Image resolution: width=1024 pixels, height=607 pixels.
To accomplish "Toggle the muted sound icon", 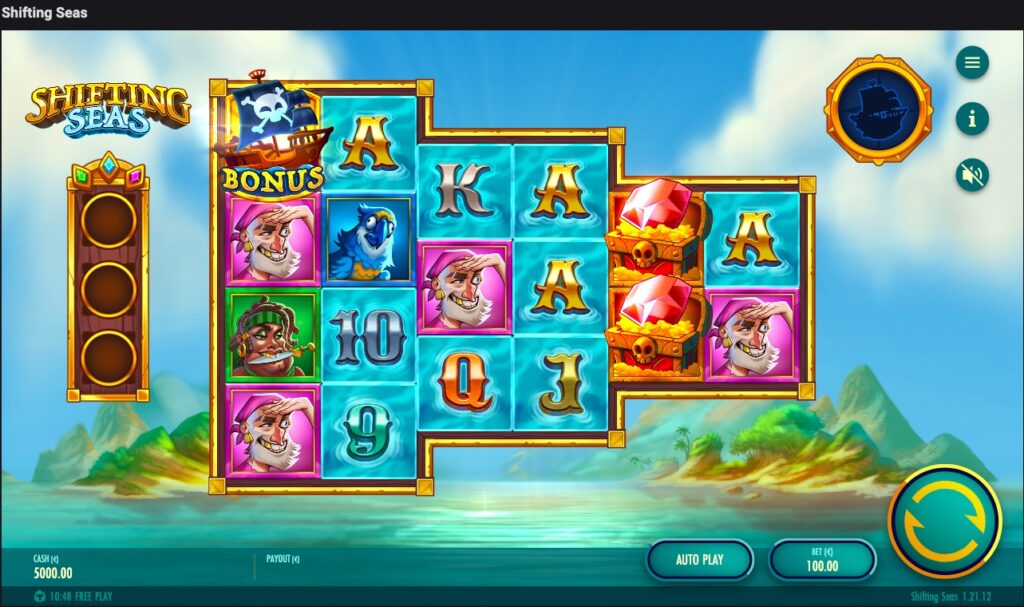I will tap(971, 175).
